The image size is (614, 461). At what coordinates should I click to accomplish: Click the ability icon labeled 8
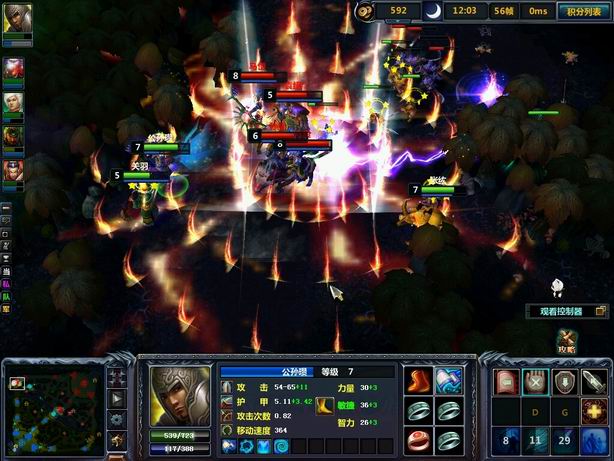pyautogui.click(x=507, y=440)
